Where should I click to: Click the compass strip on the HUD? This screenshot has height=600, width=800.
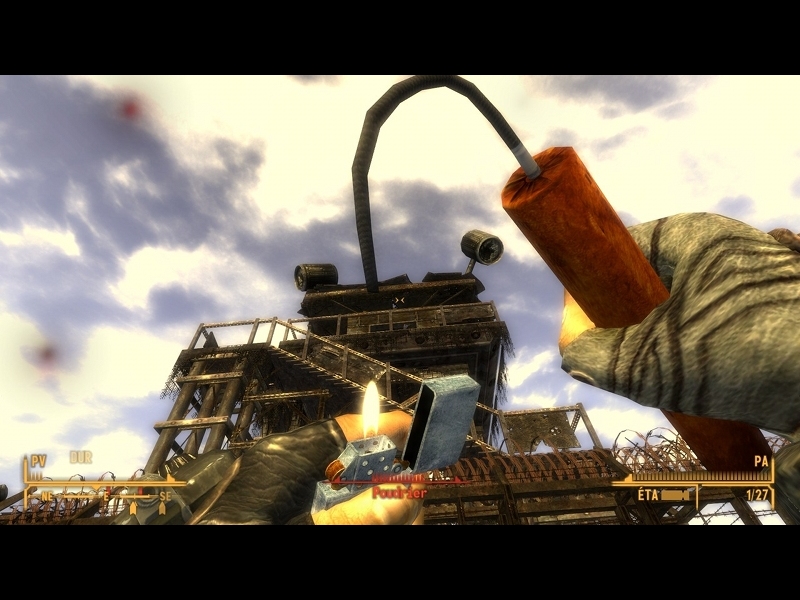(x=100, y=495)
